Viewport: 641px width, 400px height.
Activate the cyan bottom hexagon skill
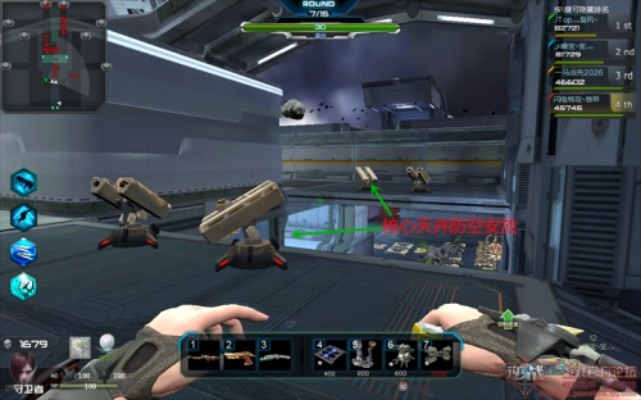(23, 285)
